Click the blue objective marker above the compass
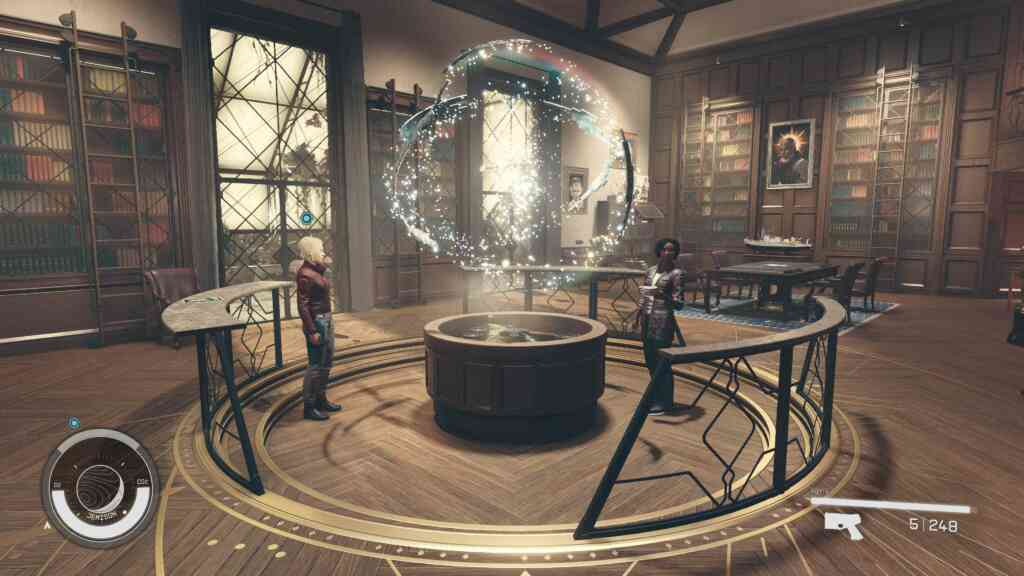 click(x=74, y=423)
